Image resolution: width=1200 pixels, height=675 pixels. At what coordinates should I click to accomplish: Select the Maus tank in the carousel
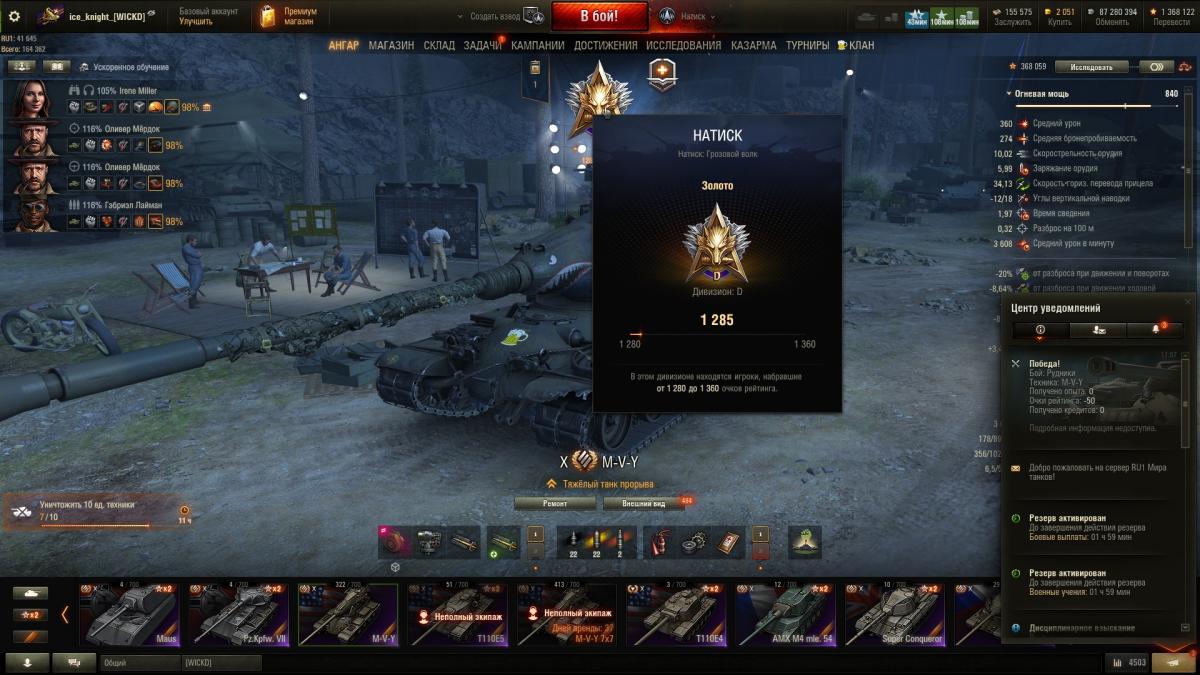click(x=129, y=615)
